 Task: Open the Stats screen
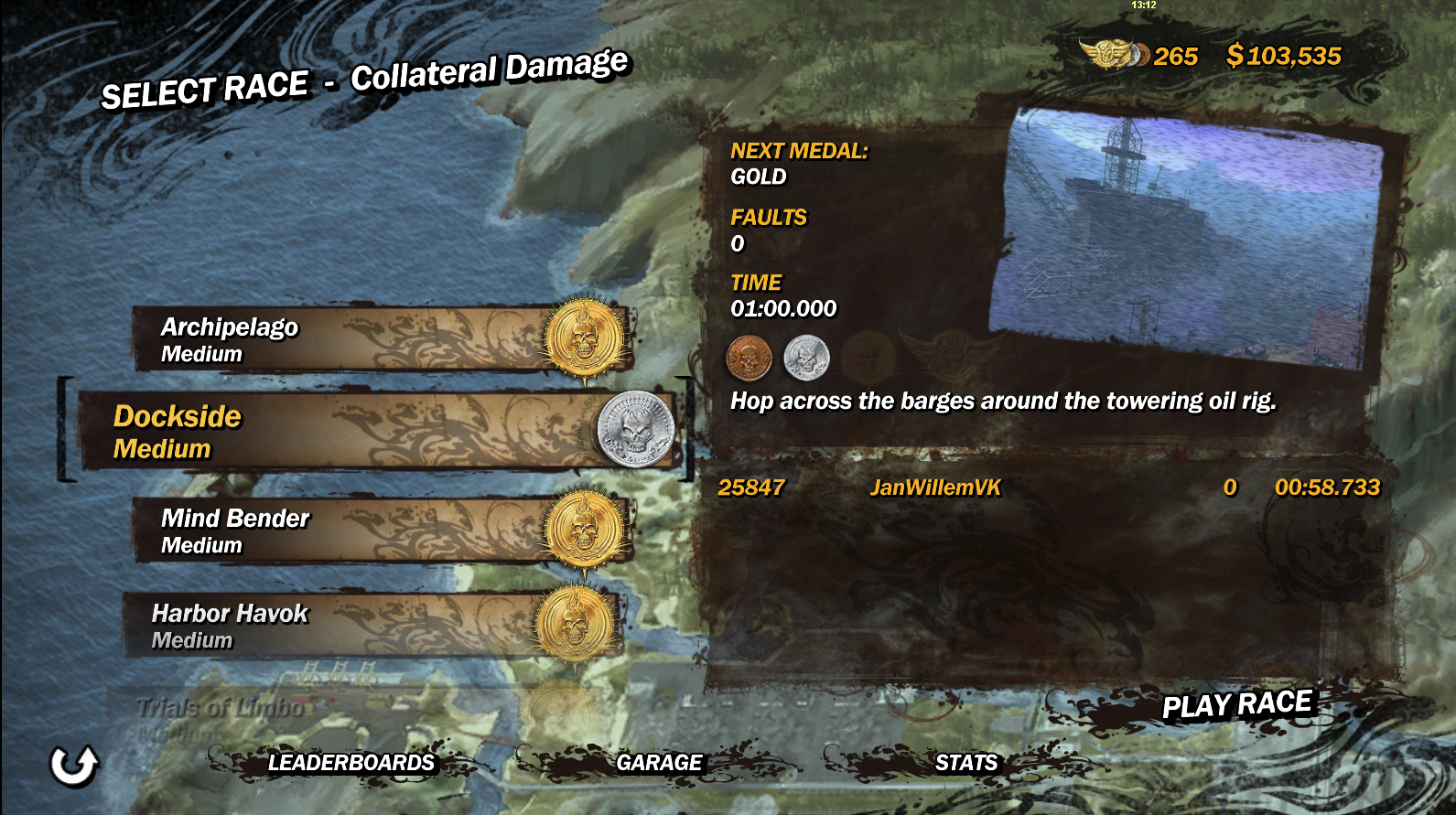tap(966, 763)
